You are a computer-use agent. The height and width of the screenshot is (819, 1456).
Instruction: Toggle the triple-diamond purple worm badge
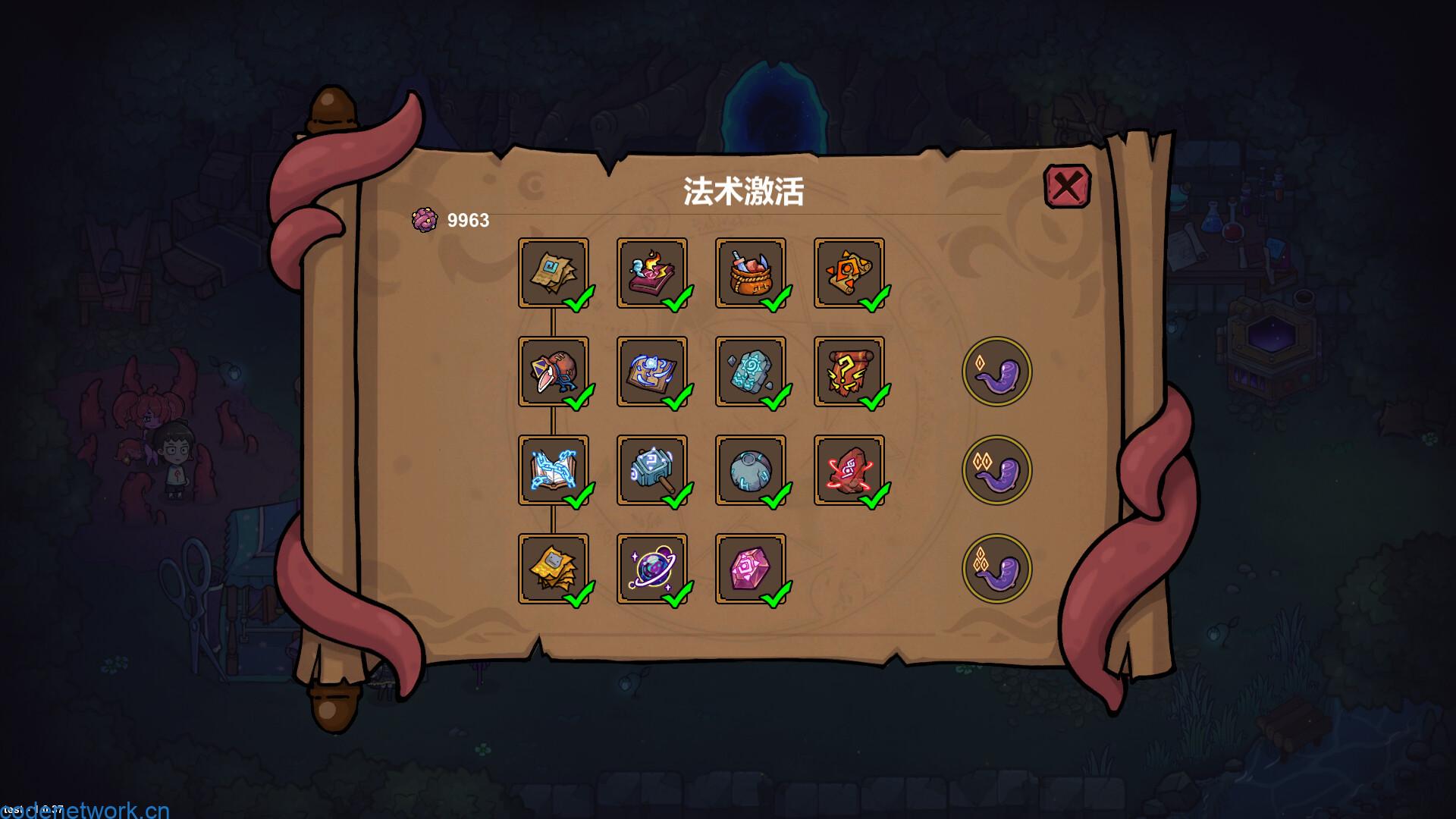[997, 569]
